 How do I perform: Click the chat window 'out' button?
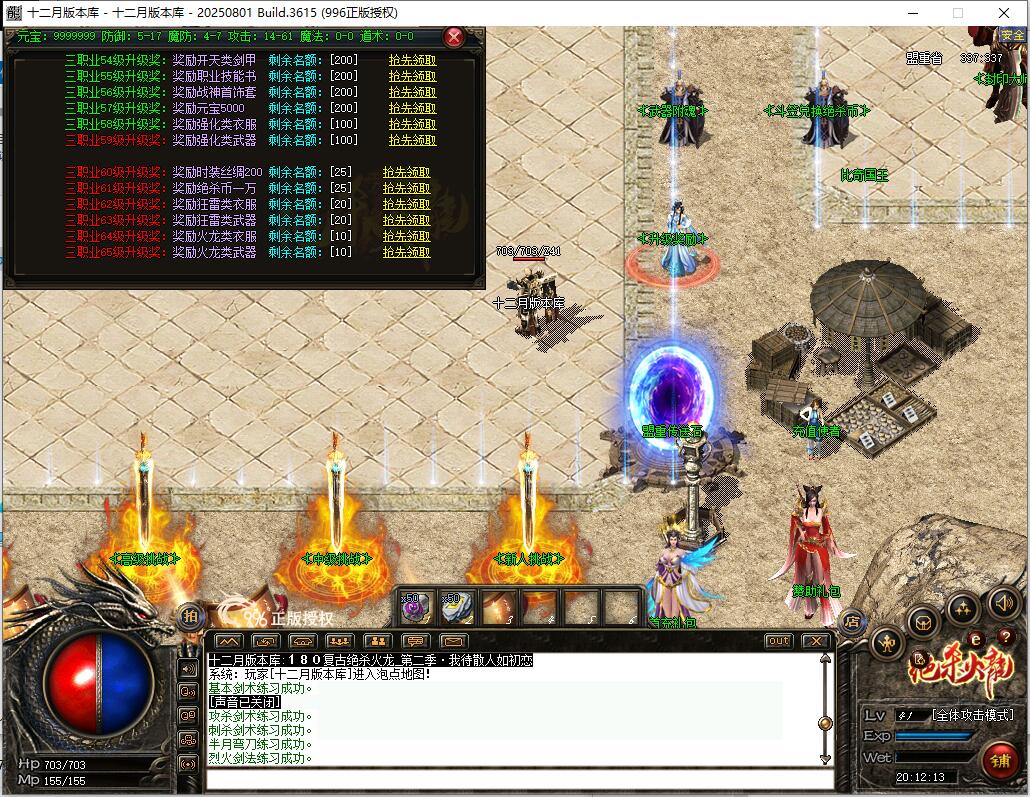click(x=778, y=641)
